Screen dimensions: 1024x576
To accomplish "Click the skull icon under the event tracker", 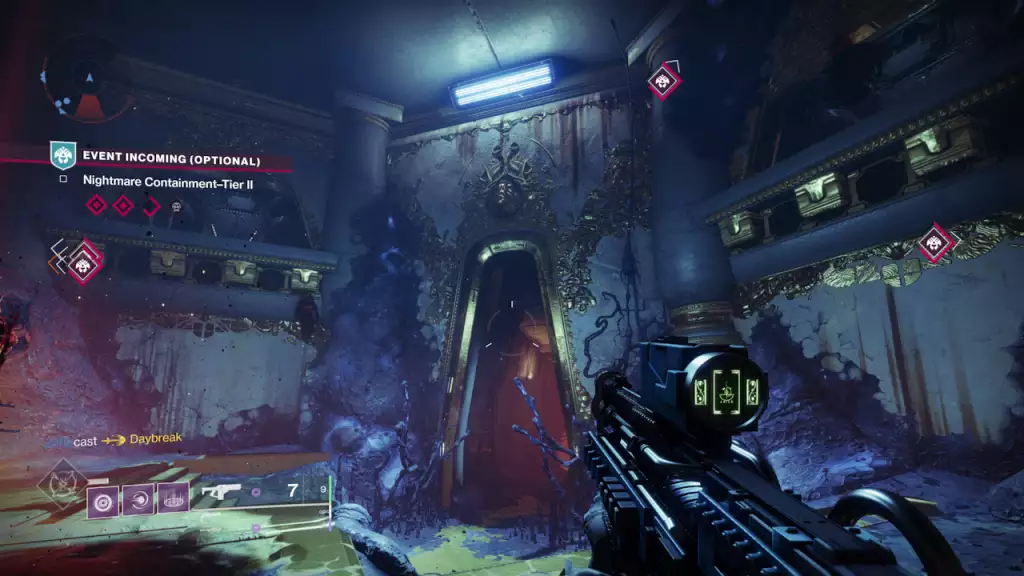I will pyautogui.click(x=176, y=206).
